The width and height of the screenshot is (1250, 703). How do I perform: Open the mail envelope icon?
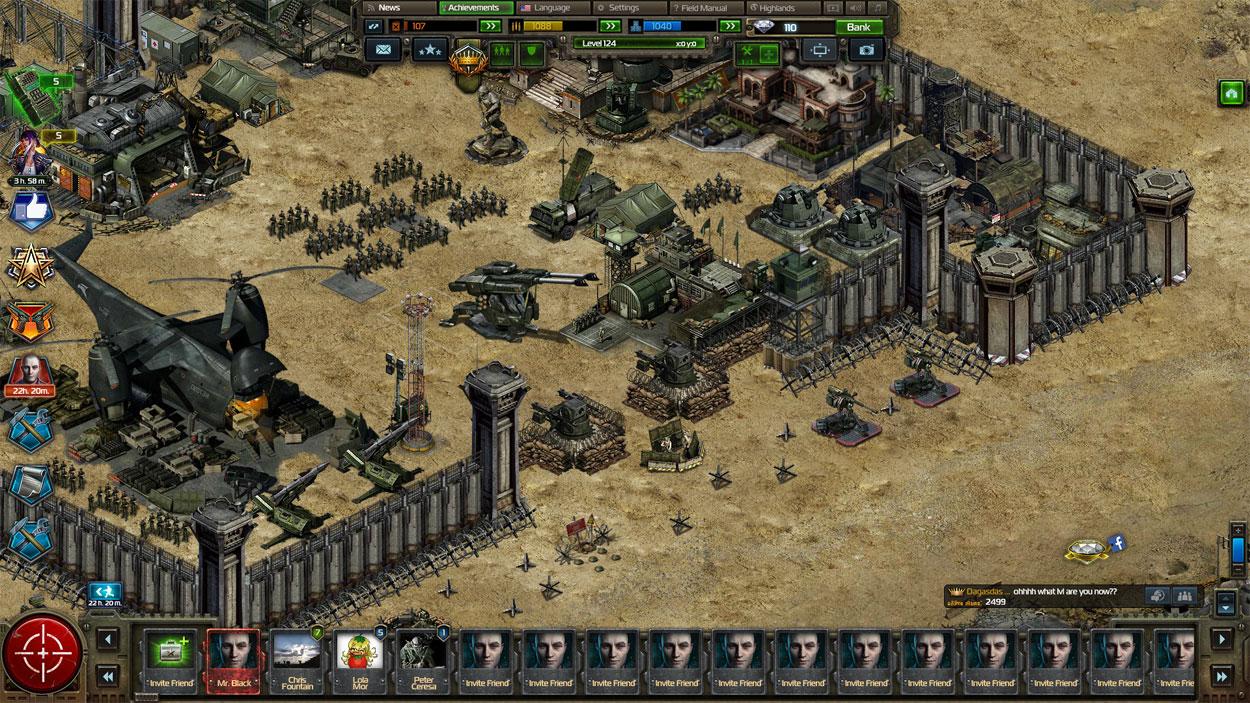[383, 49]
